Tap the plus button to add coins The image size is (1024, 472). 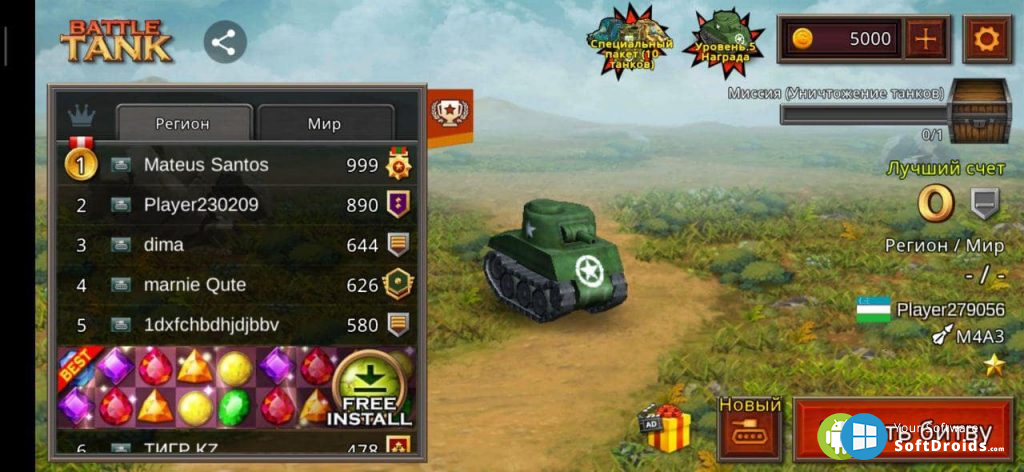[927, 39]
